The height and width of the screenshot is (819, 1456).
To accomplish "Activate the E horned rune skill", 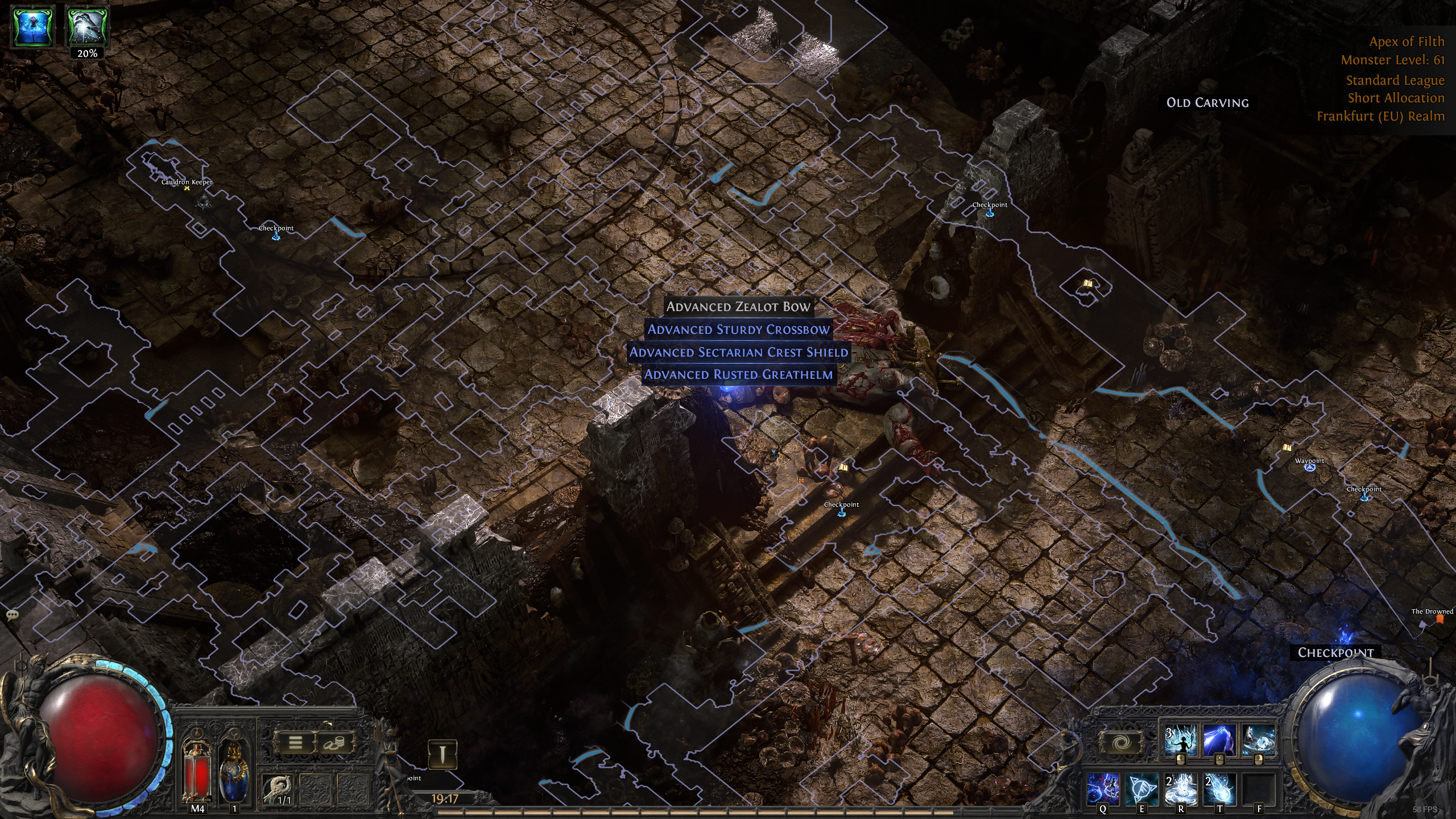I will pyautogui.click(x=1142, y=788).
